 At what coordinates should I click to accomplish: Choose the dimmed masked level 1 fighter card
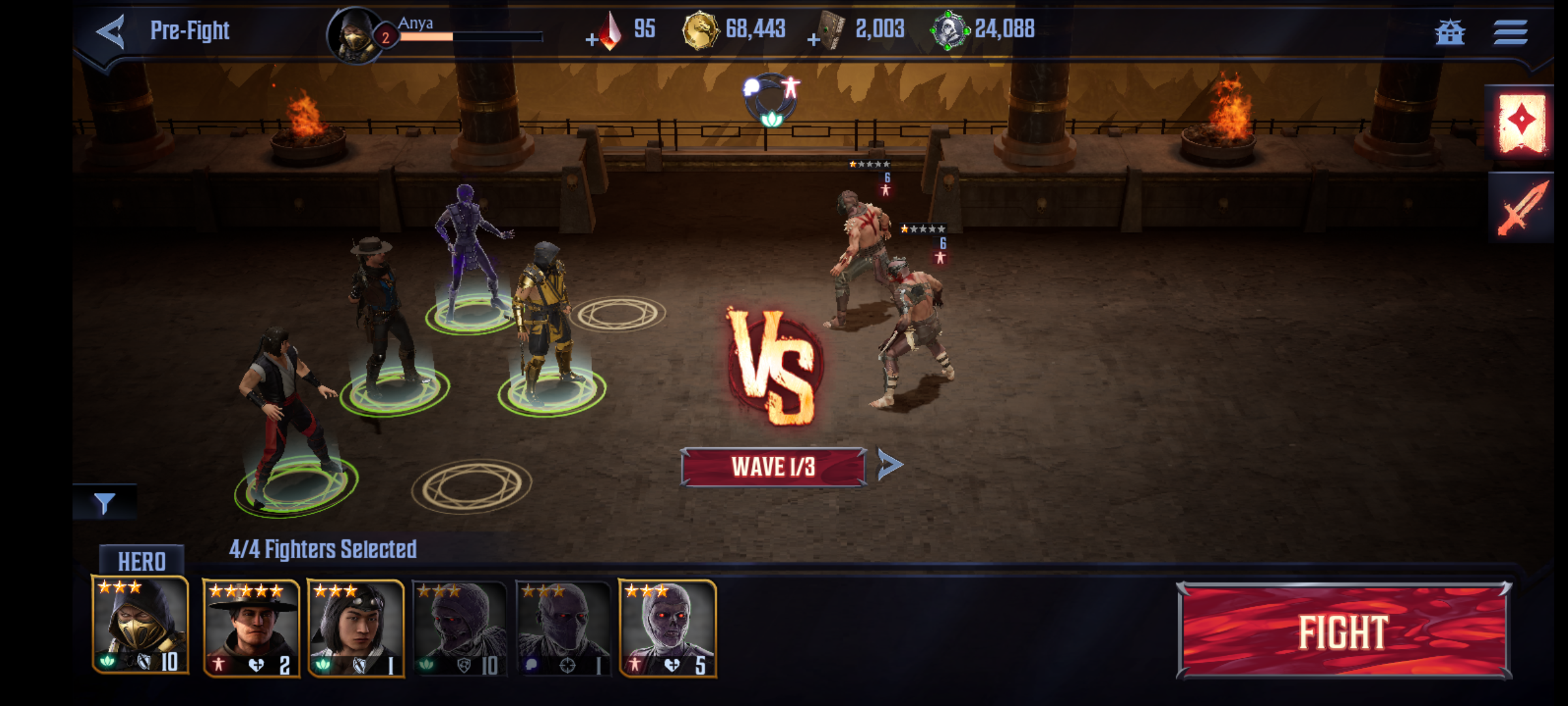(x=563, y=628)
